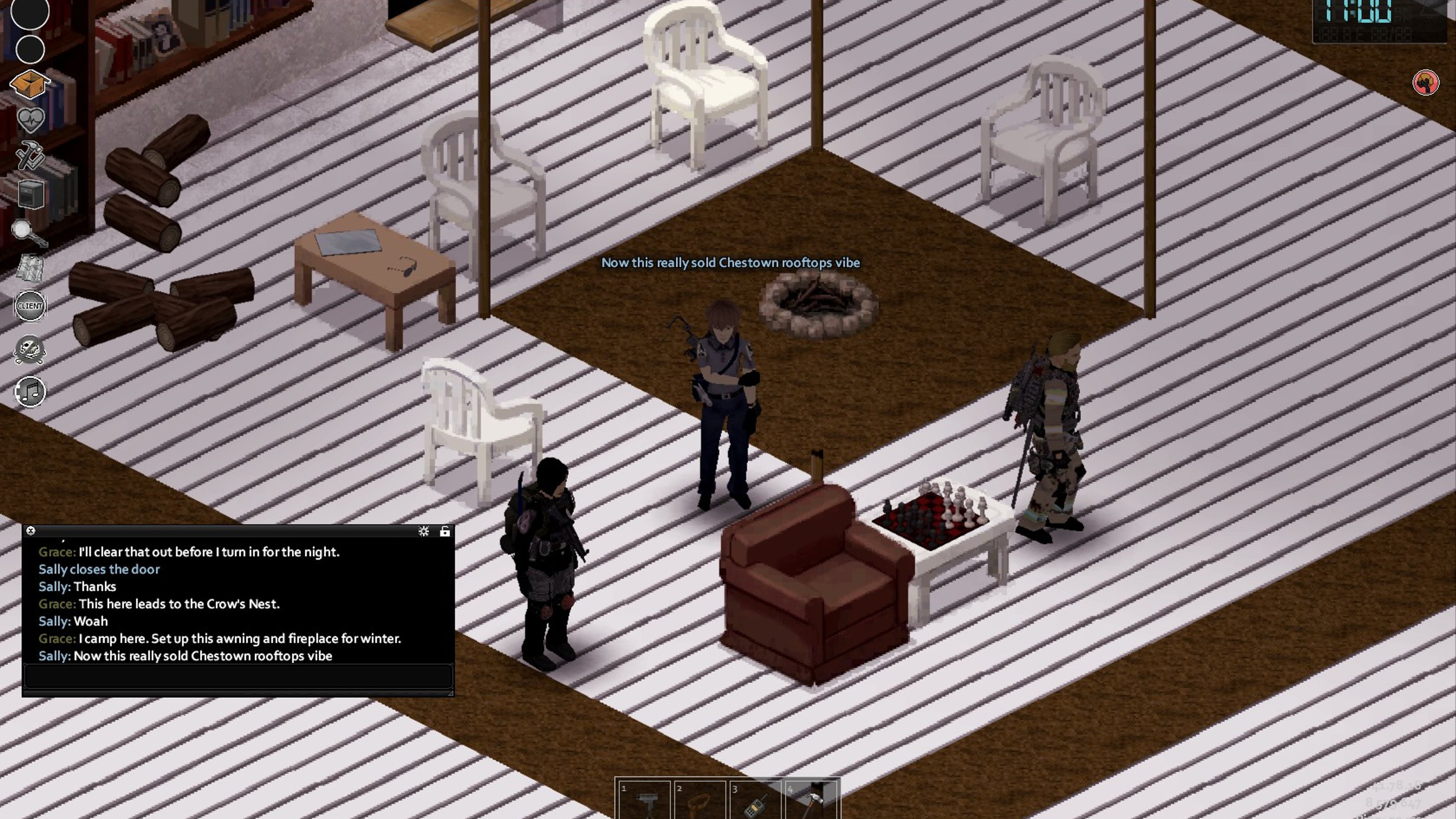
Task: Open the folded map icon
Action: (29, 268)
